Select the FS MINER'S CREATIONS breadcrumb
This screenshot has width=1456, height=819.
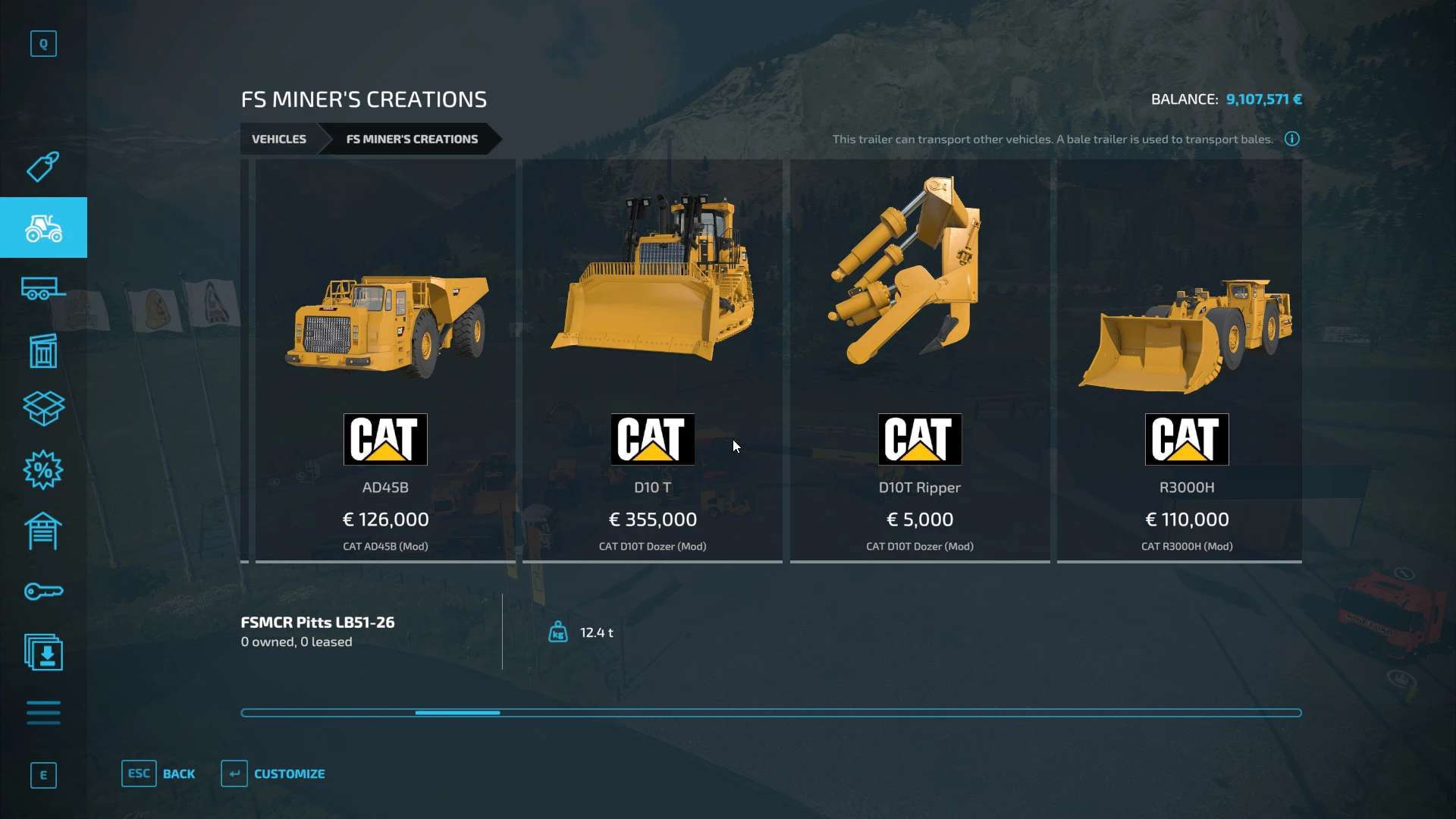click(x=412, y=139)
